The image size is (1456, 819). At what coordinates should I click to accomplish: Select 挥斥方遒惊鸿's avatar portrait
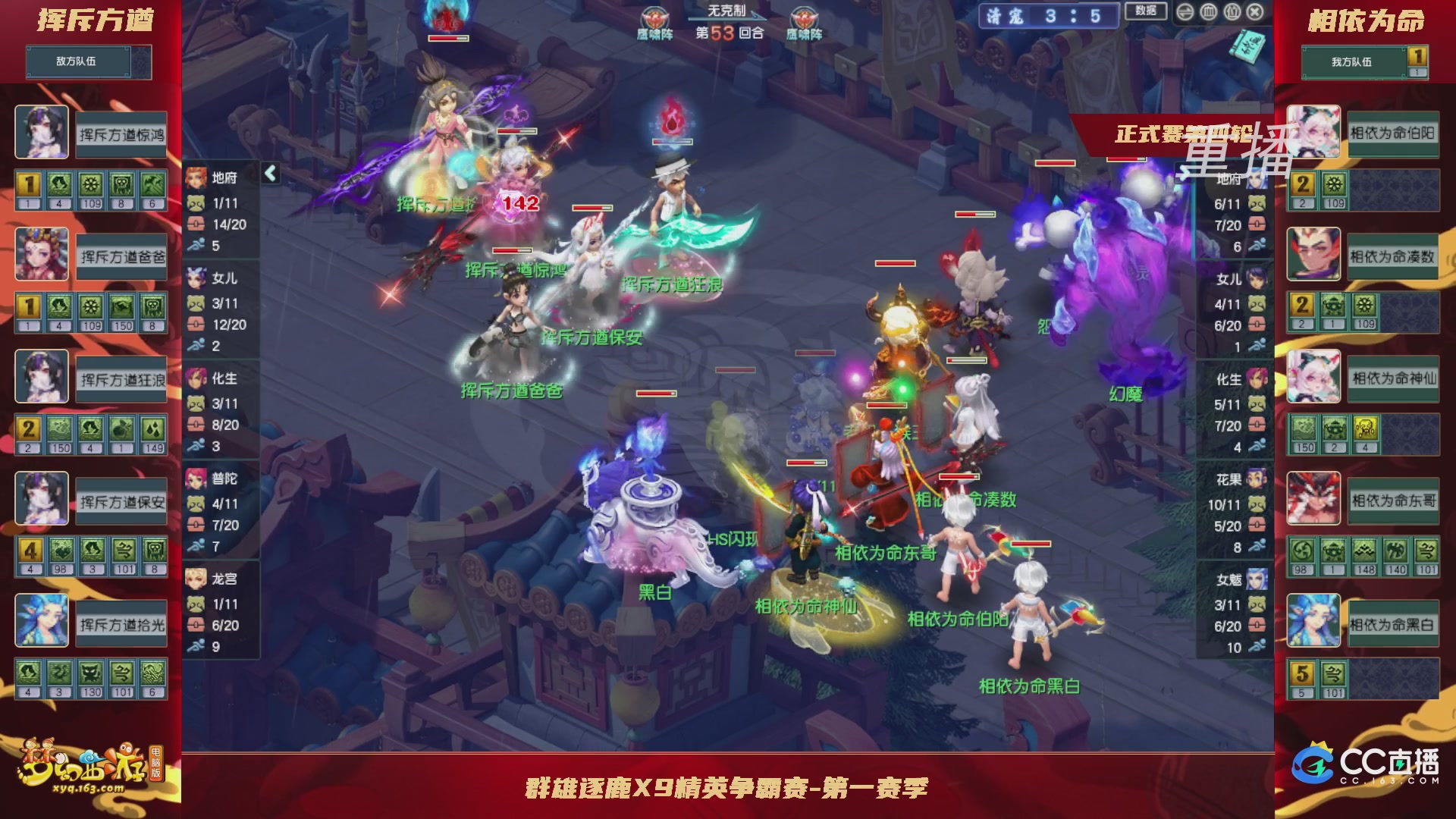[42, 133]
